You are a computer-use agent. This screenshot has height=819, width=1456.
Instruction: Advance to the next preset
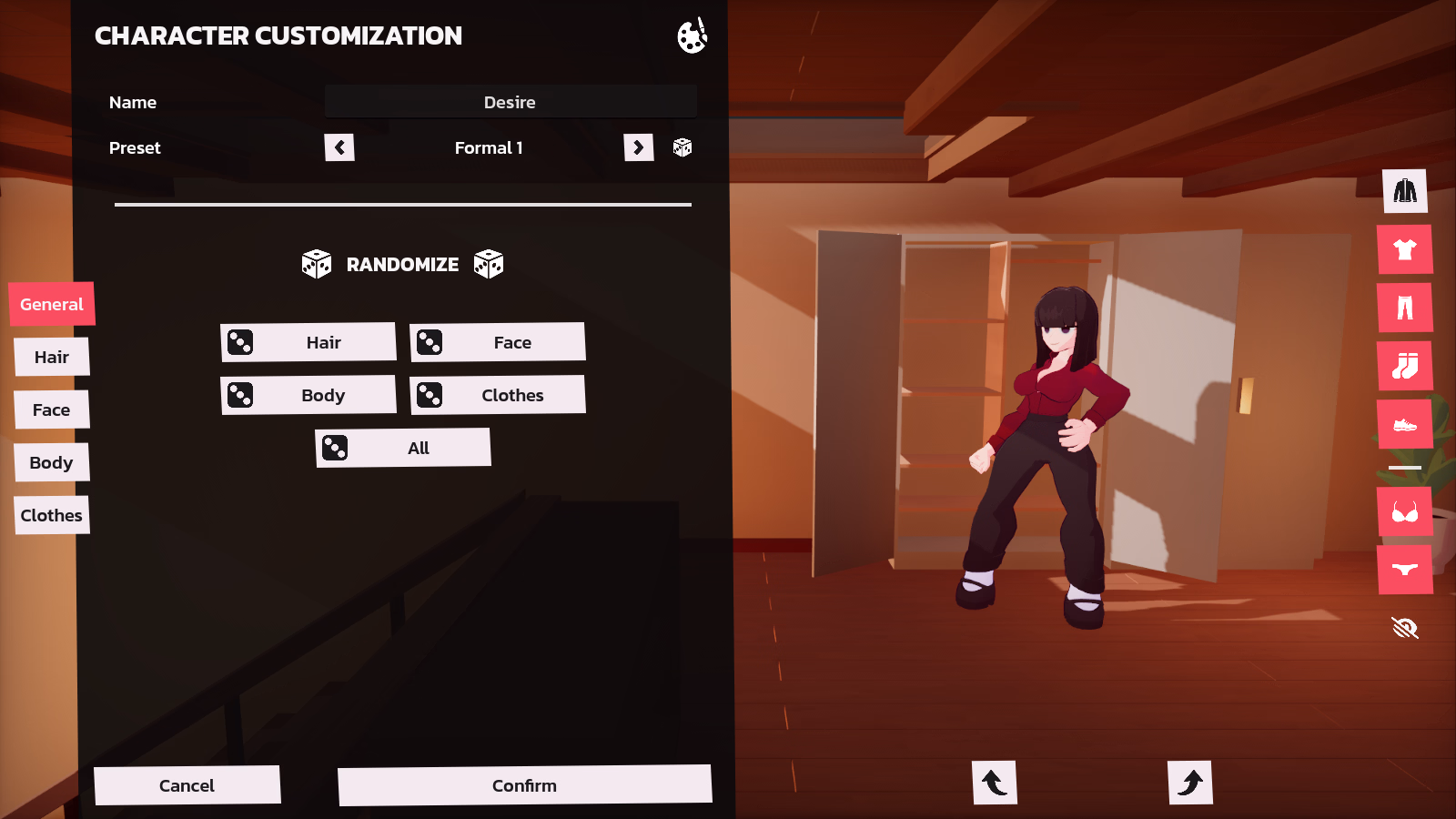[x=639, y=147]
